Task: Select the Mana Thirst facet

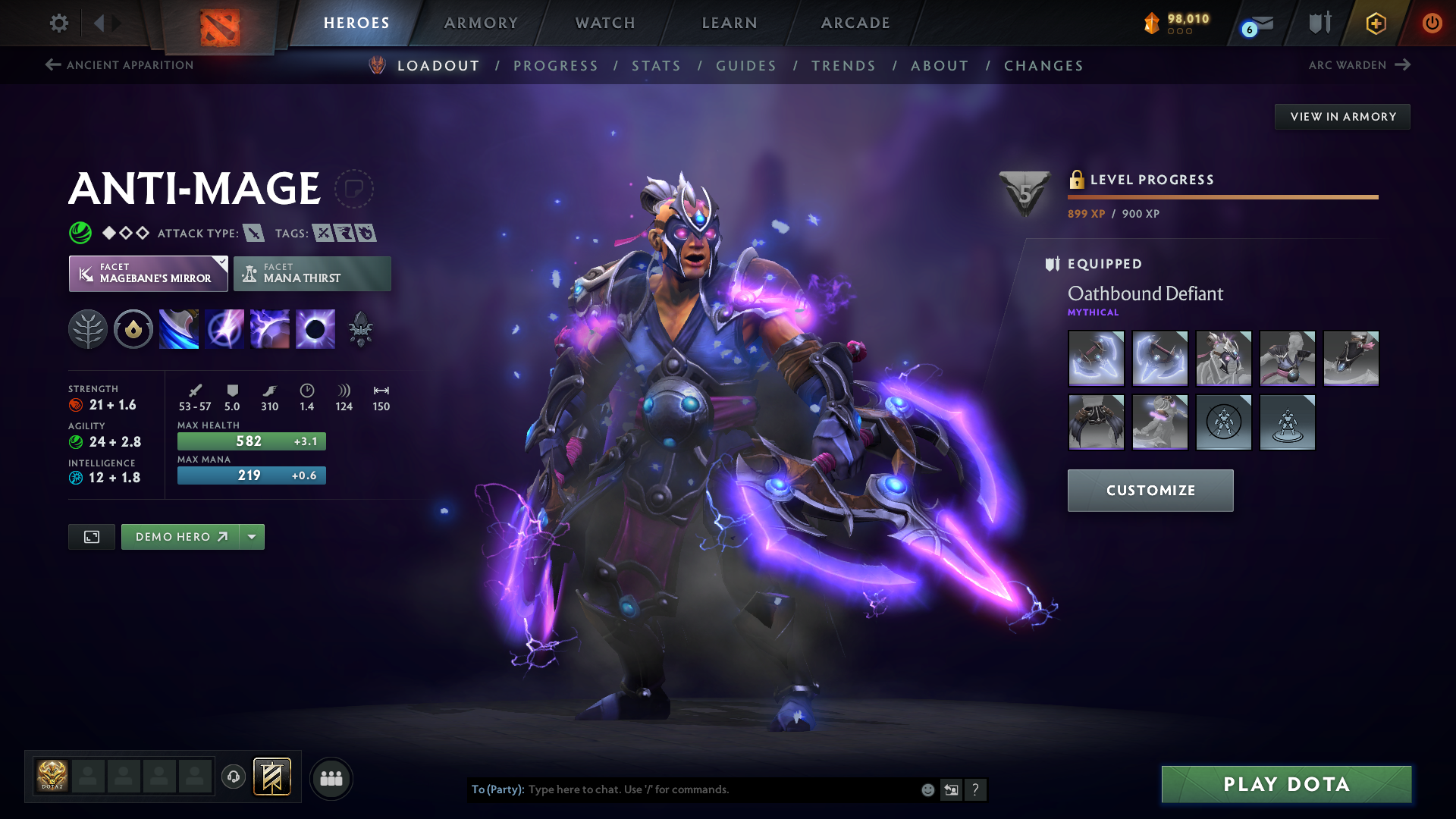Action: 312,274
